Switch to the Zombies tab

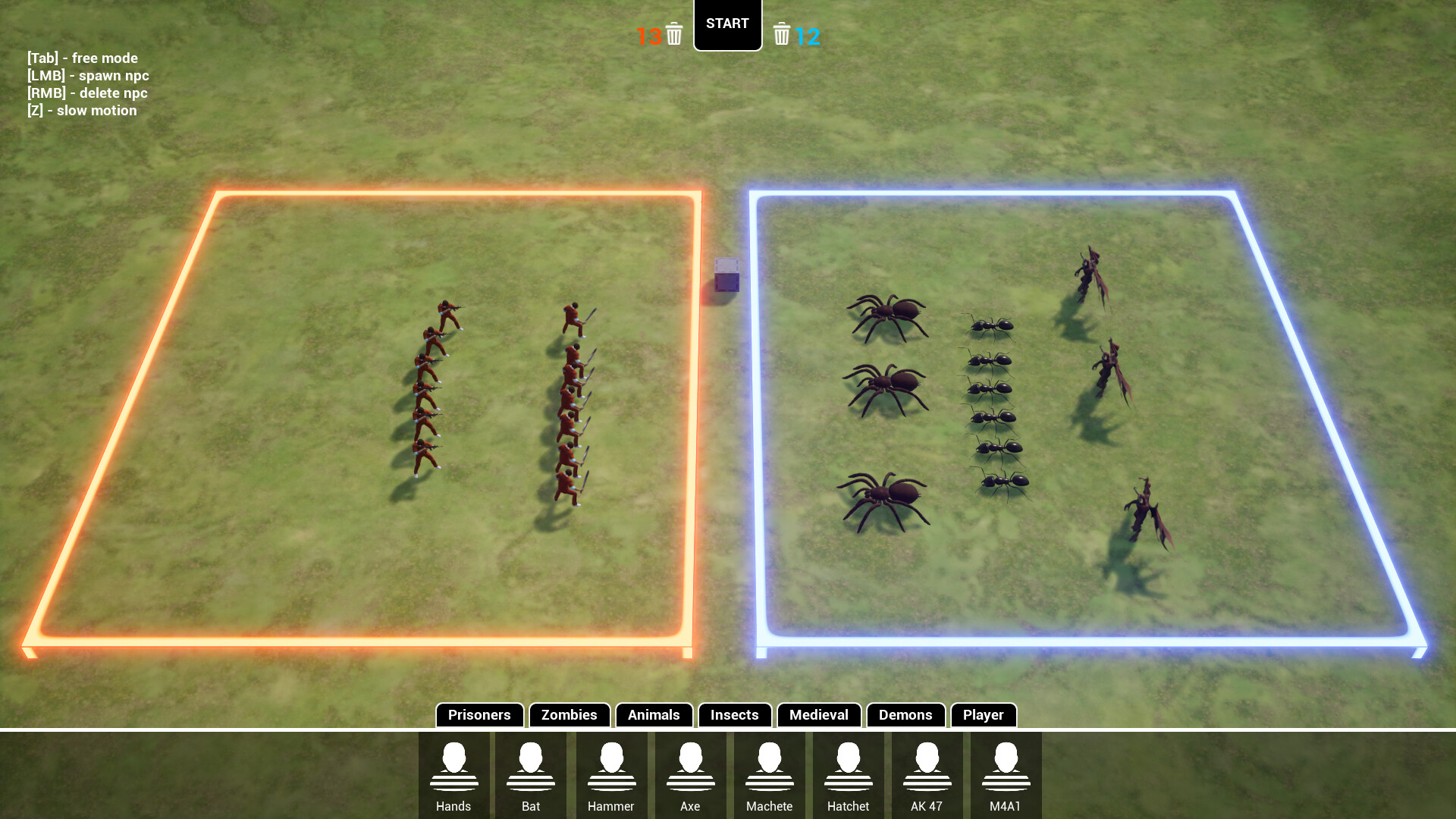pyautogui.click(x=569, y=715)
